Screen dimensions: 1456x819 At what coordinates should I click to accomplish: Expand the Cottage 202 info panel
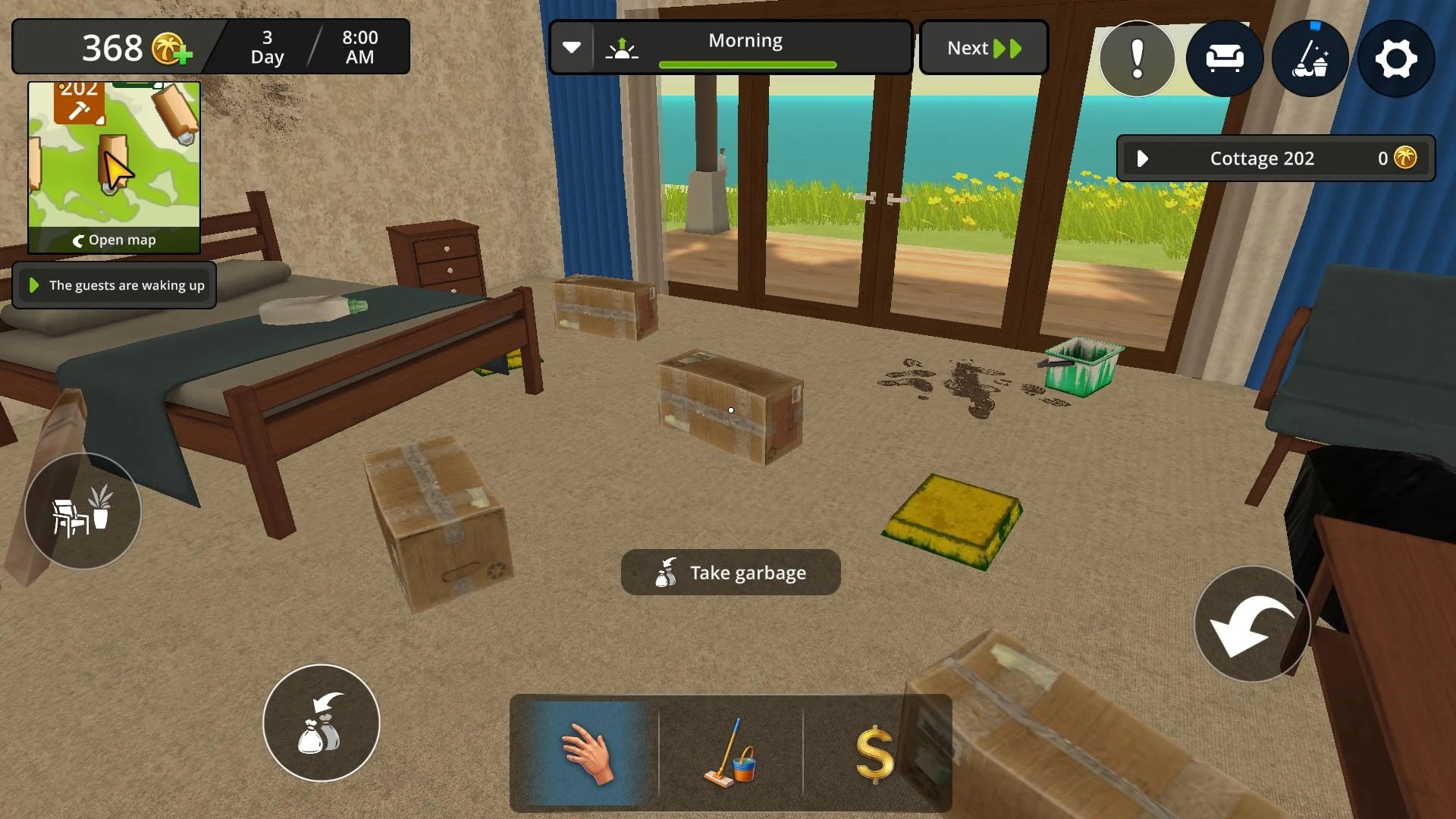click(x=1143, y=158)
